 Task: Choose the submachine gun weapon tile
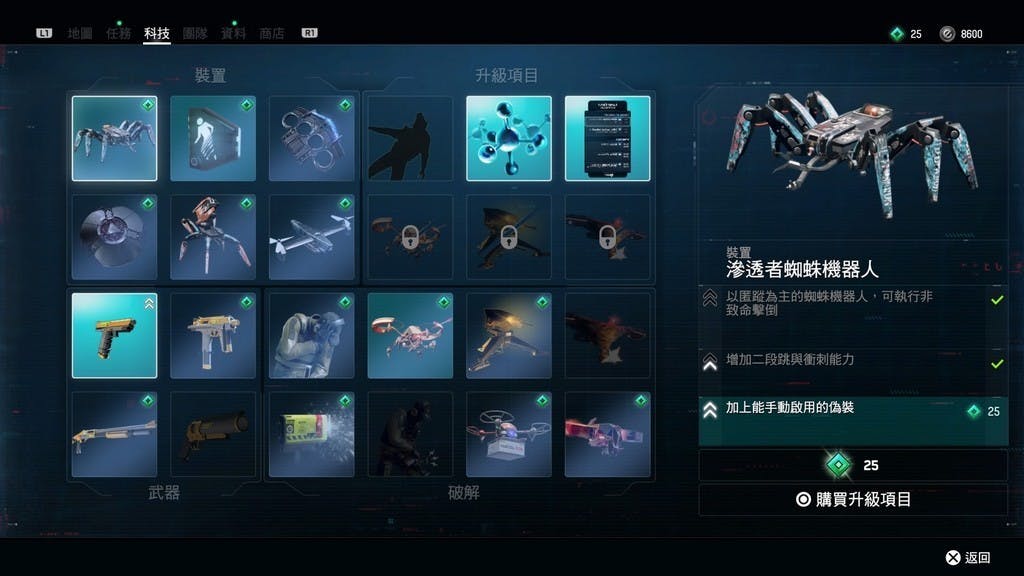point(213,335)
